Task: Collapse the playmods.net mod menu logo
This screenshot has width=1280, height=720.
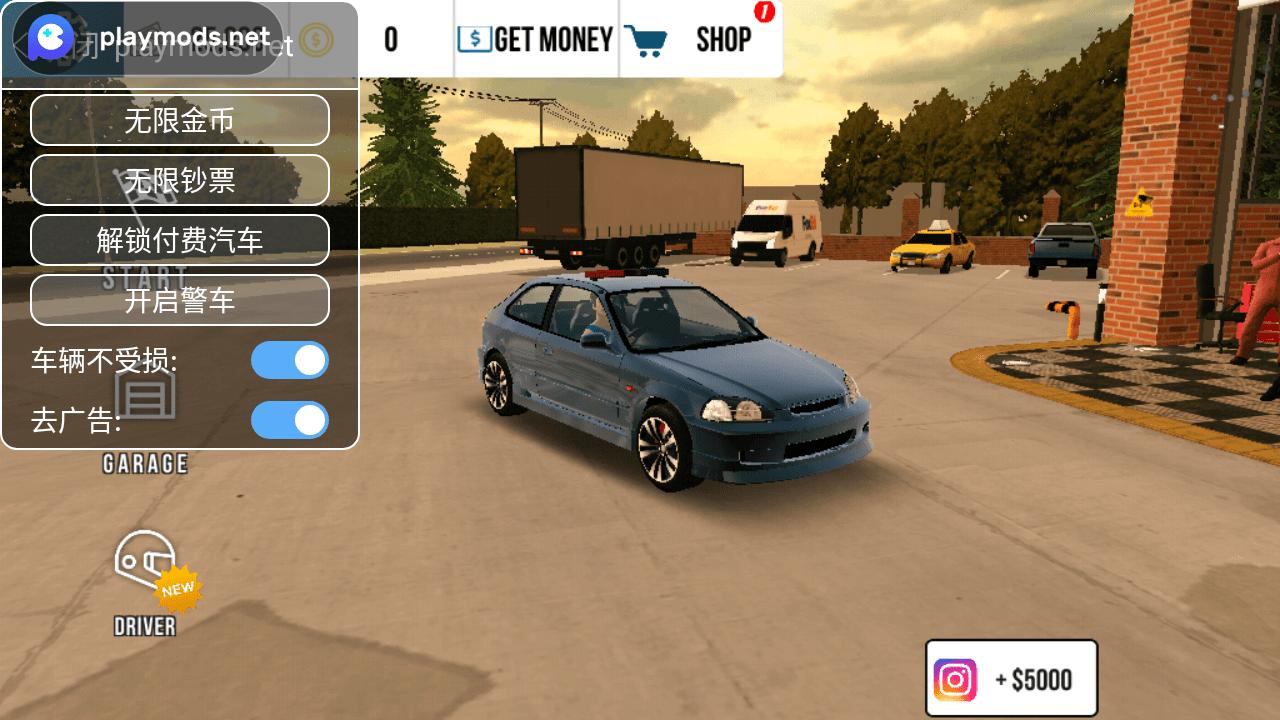Action: point(50,40)
